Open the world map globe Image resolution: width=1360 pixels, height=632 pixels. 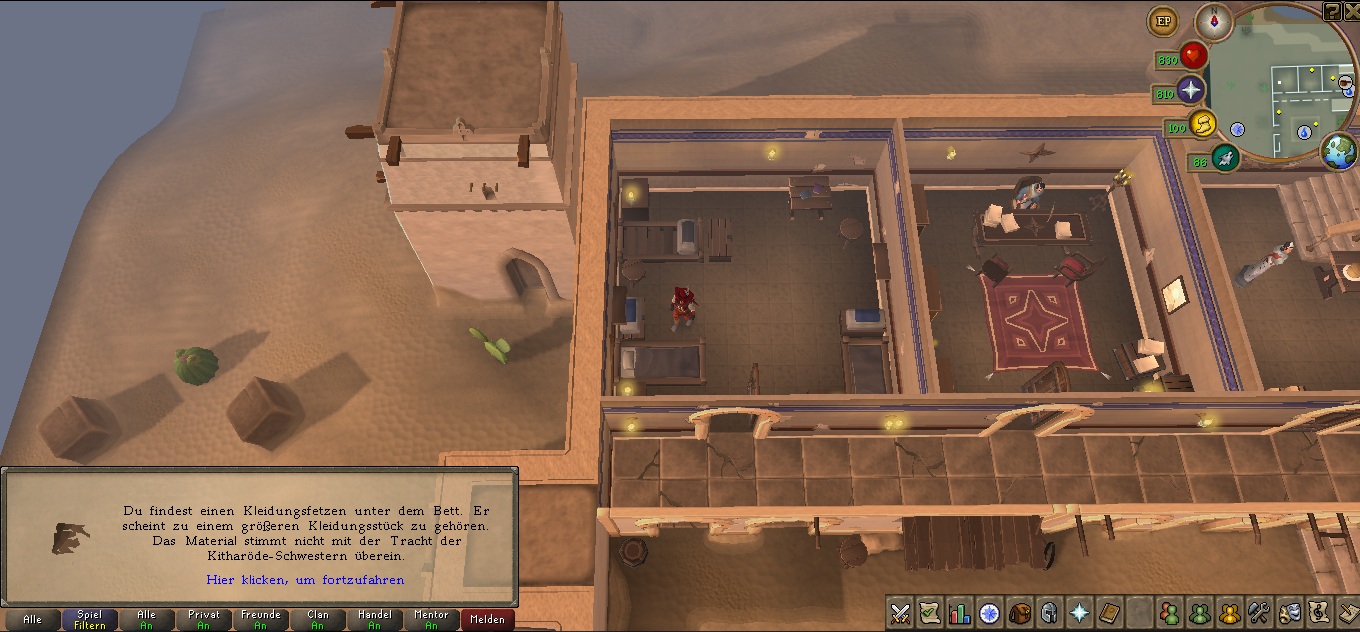coord(1339,152)
